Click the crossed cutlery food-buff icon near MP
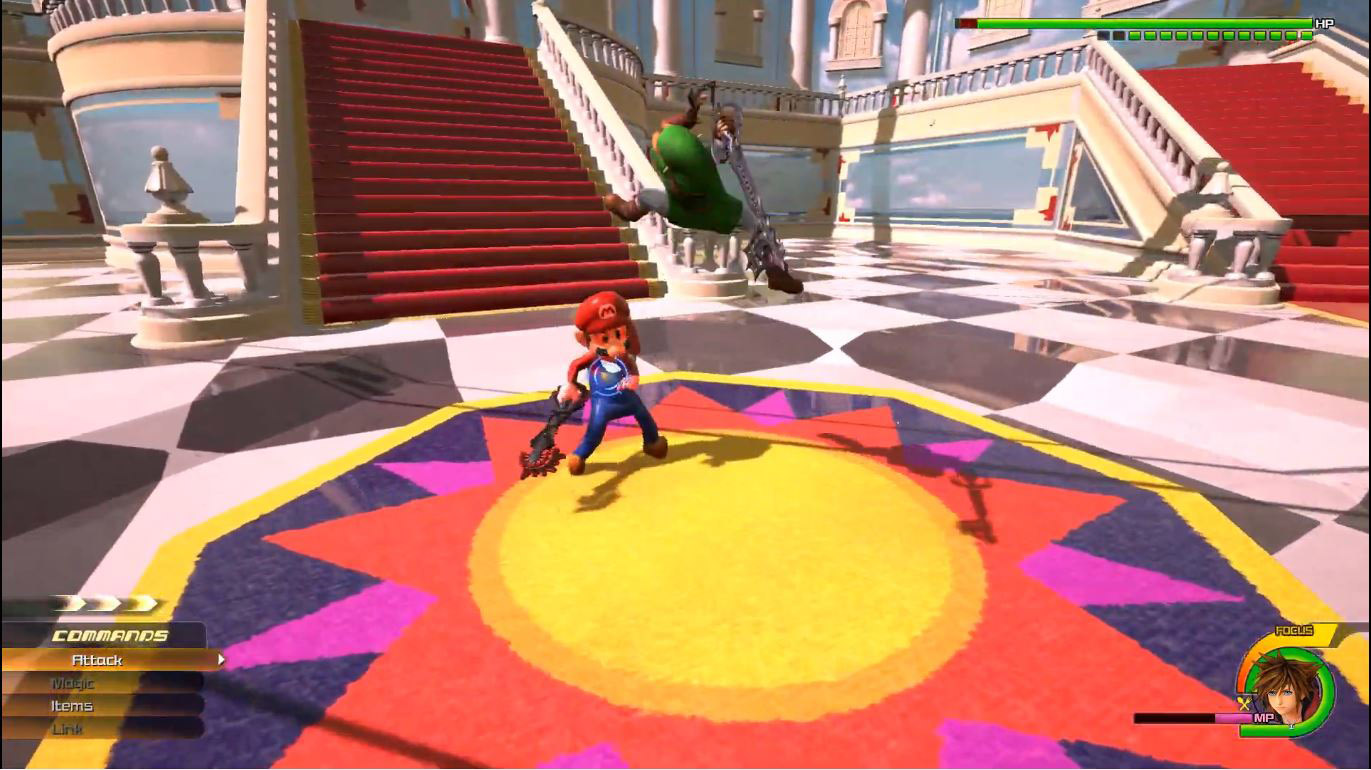This screenshot has height=770, width=1371. click(x=1244, y=702)
